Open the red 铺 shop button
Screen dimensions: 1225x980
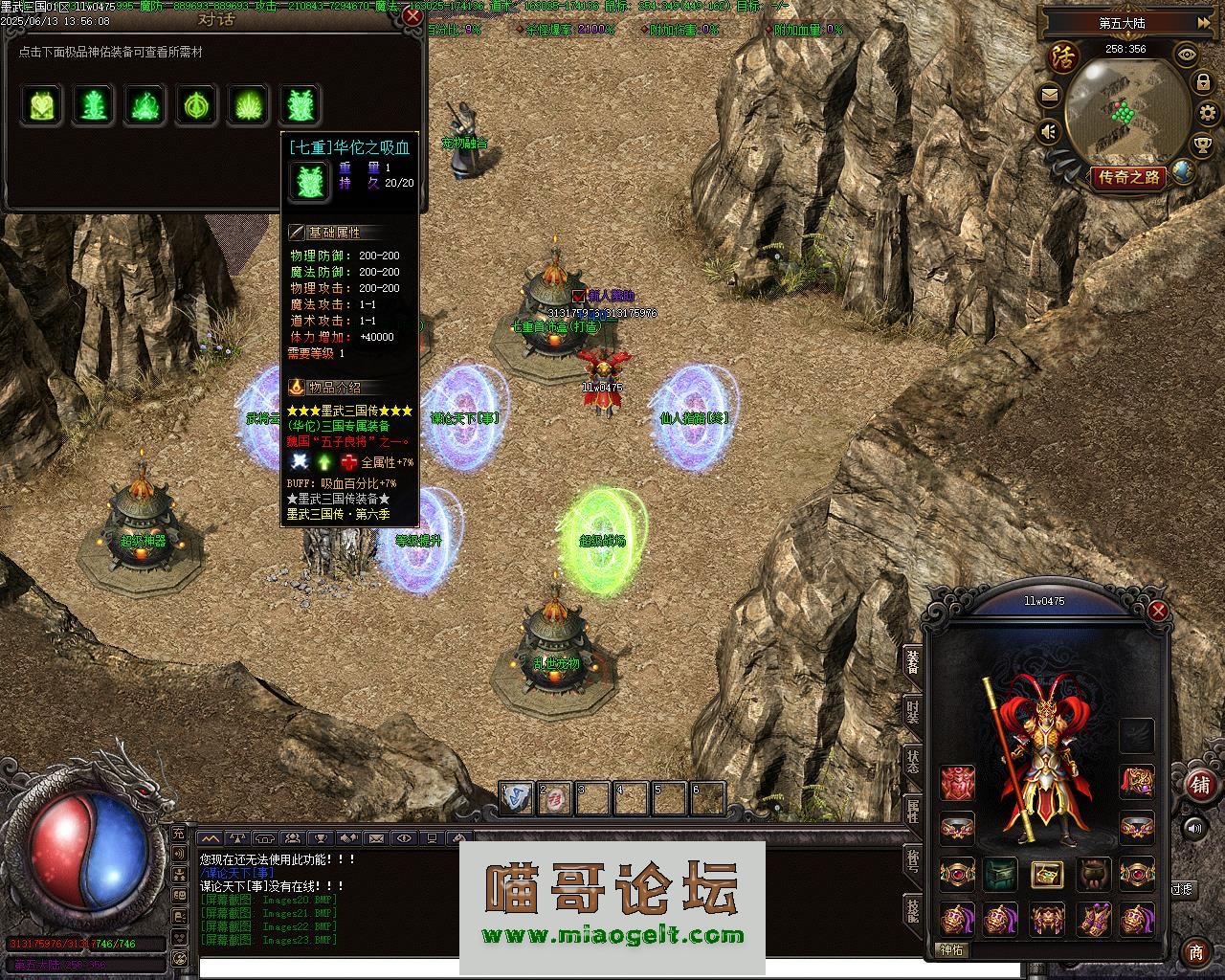pyautogui.click(x=1199, y=785)
